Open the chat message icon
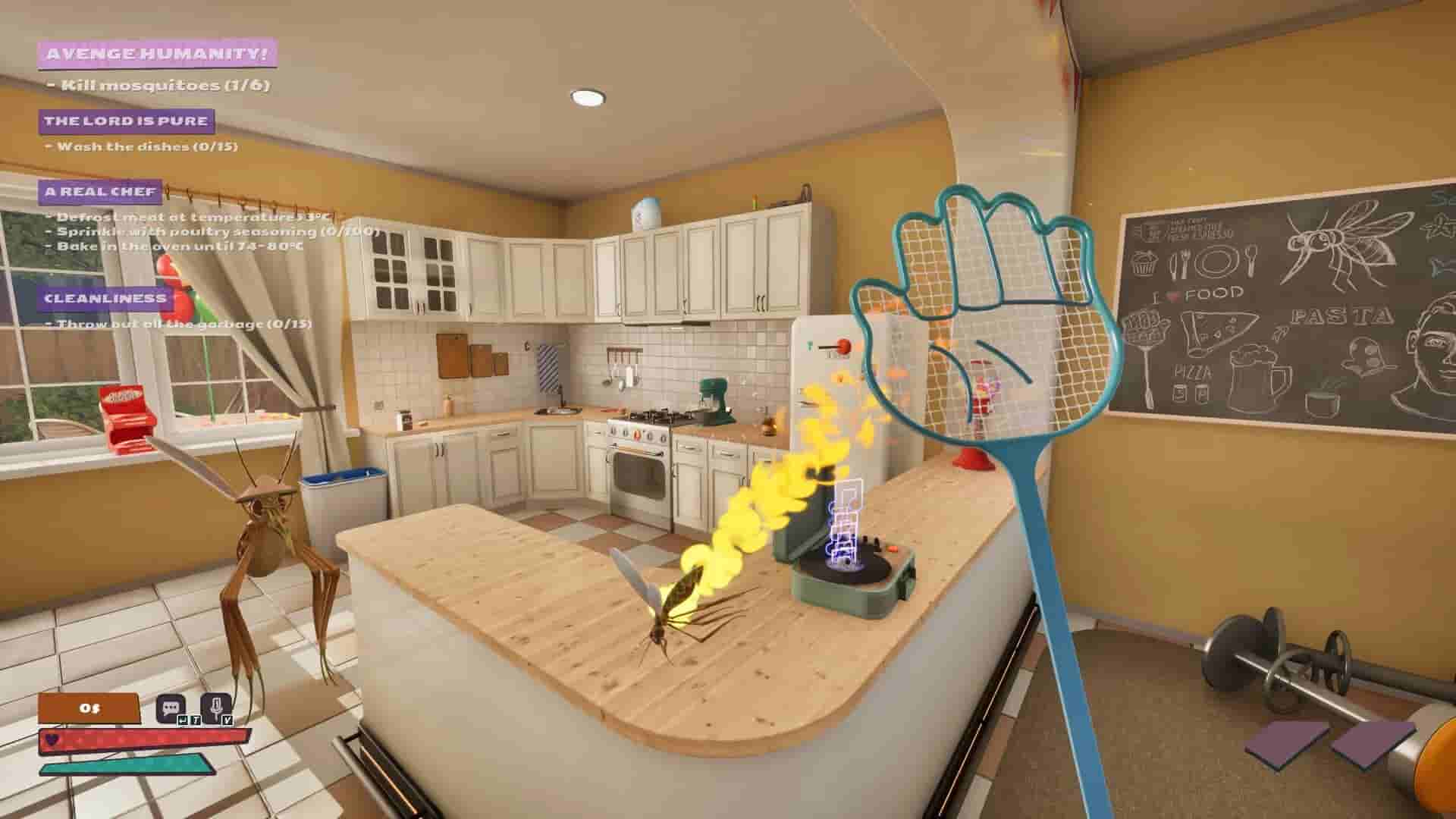Image resolution: width=1456 pixels, height=819 pixels. coord(171,707)
